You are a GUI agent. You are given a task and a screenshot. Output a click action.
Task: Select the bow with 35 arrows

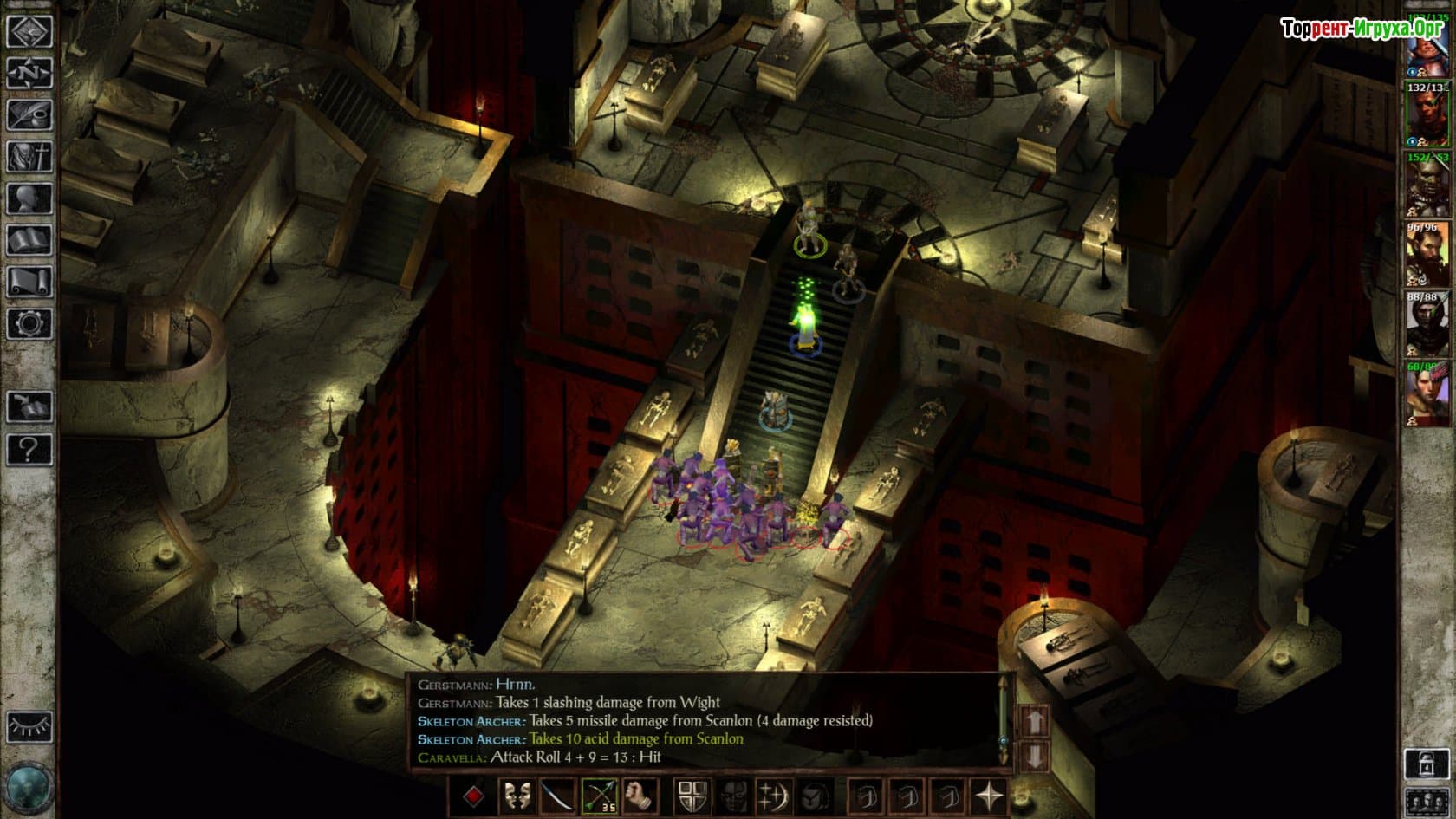pyautogui.click(x=601, y=796)
